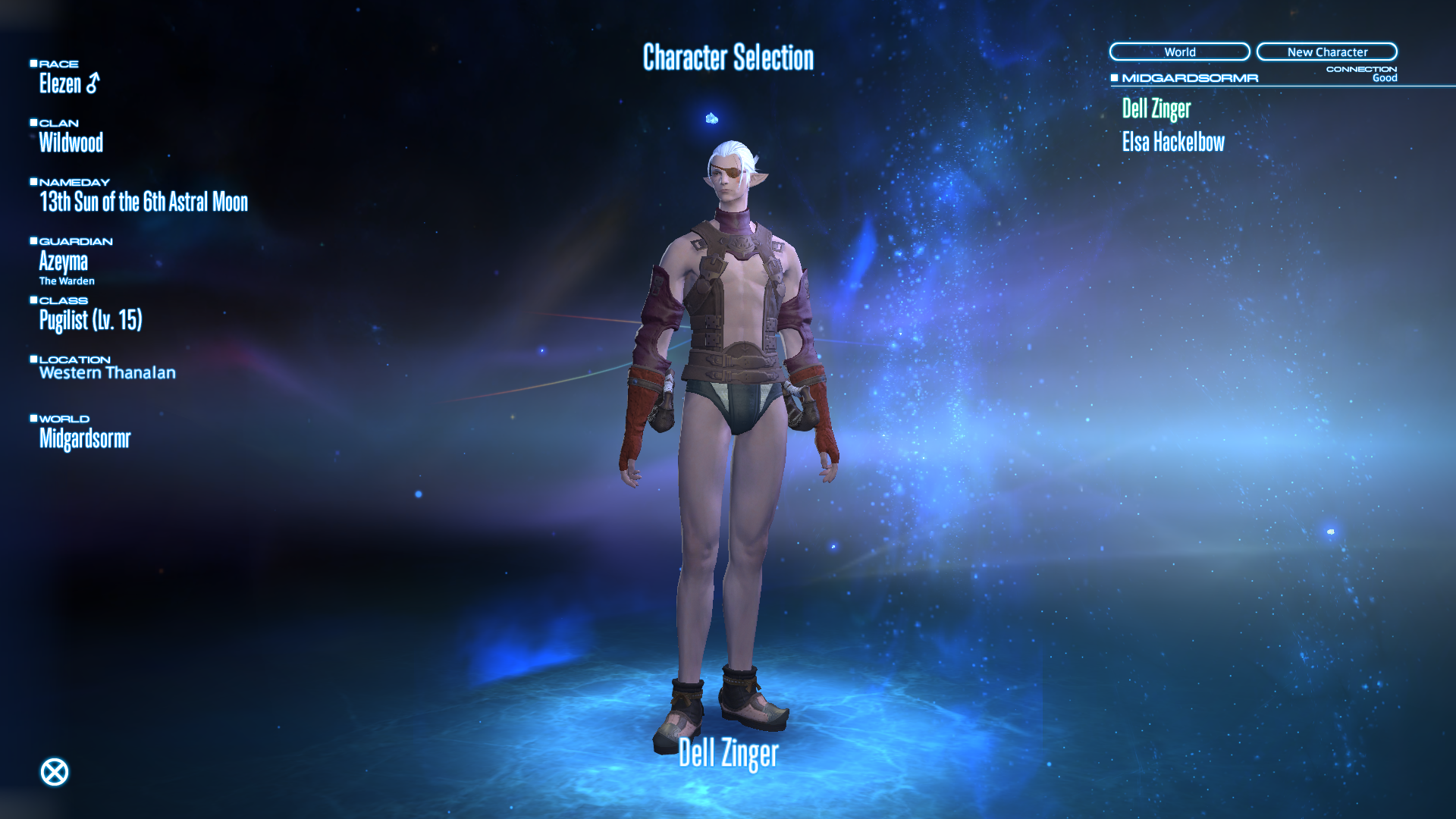Viewport: 1456px width, 819px height.
Task: Open the World selection button
Action: pyautogui.click(x=1179, y=52)
